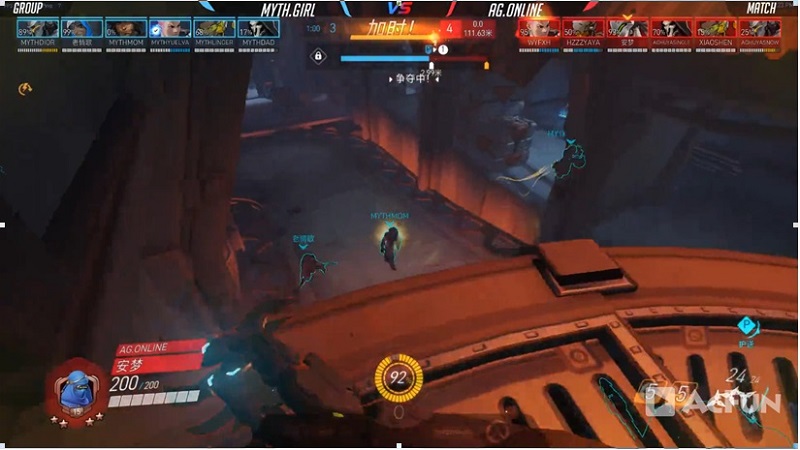Viewport: 800px width, 450px height.
Task: Switch view to HZZZYAYA's portrait
Action: 583,28
